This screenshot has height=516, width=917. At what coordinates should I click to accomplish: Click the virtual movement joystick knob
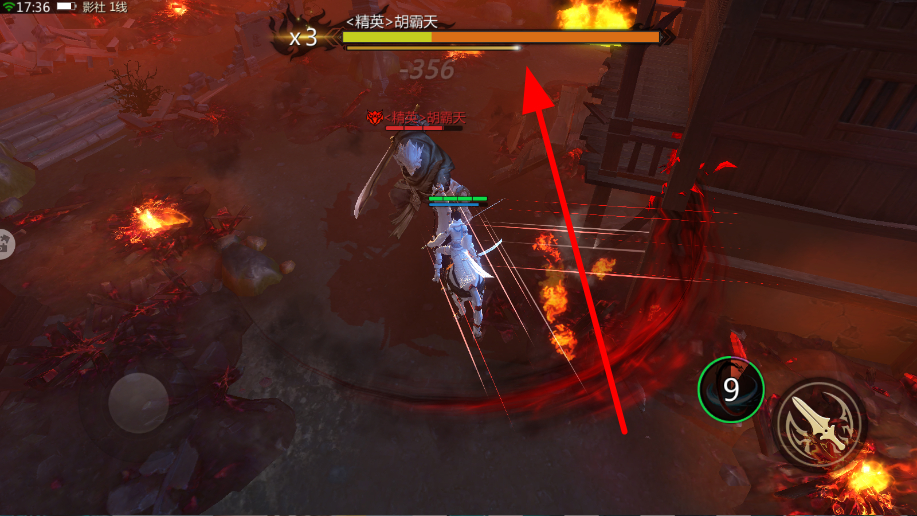(x=138, y=403)
